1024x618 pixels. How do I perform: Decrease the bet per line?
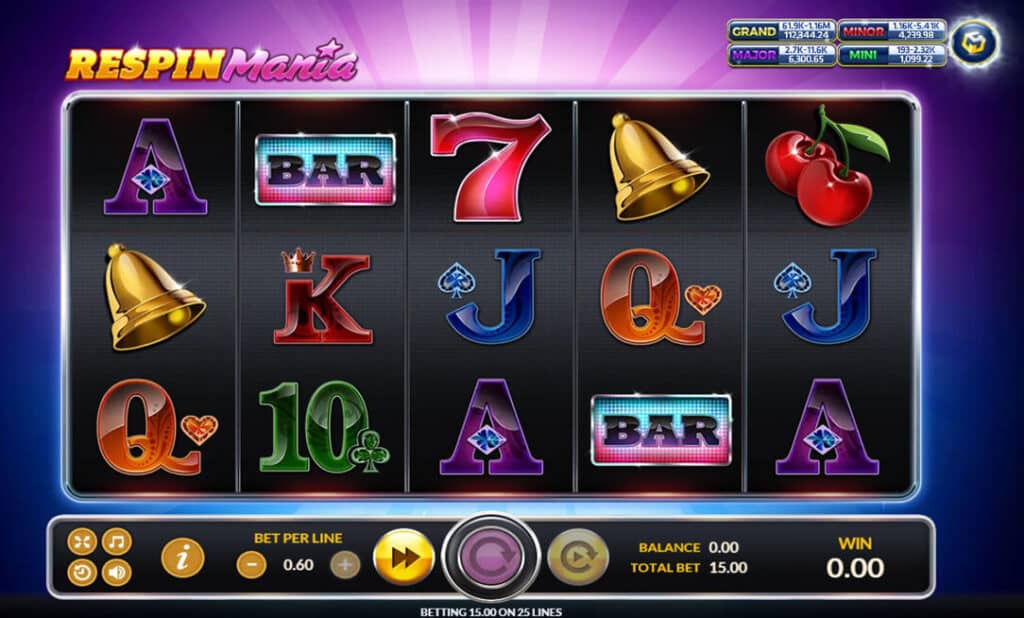[x=251, y=565]
